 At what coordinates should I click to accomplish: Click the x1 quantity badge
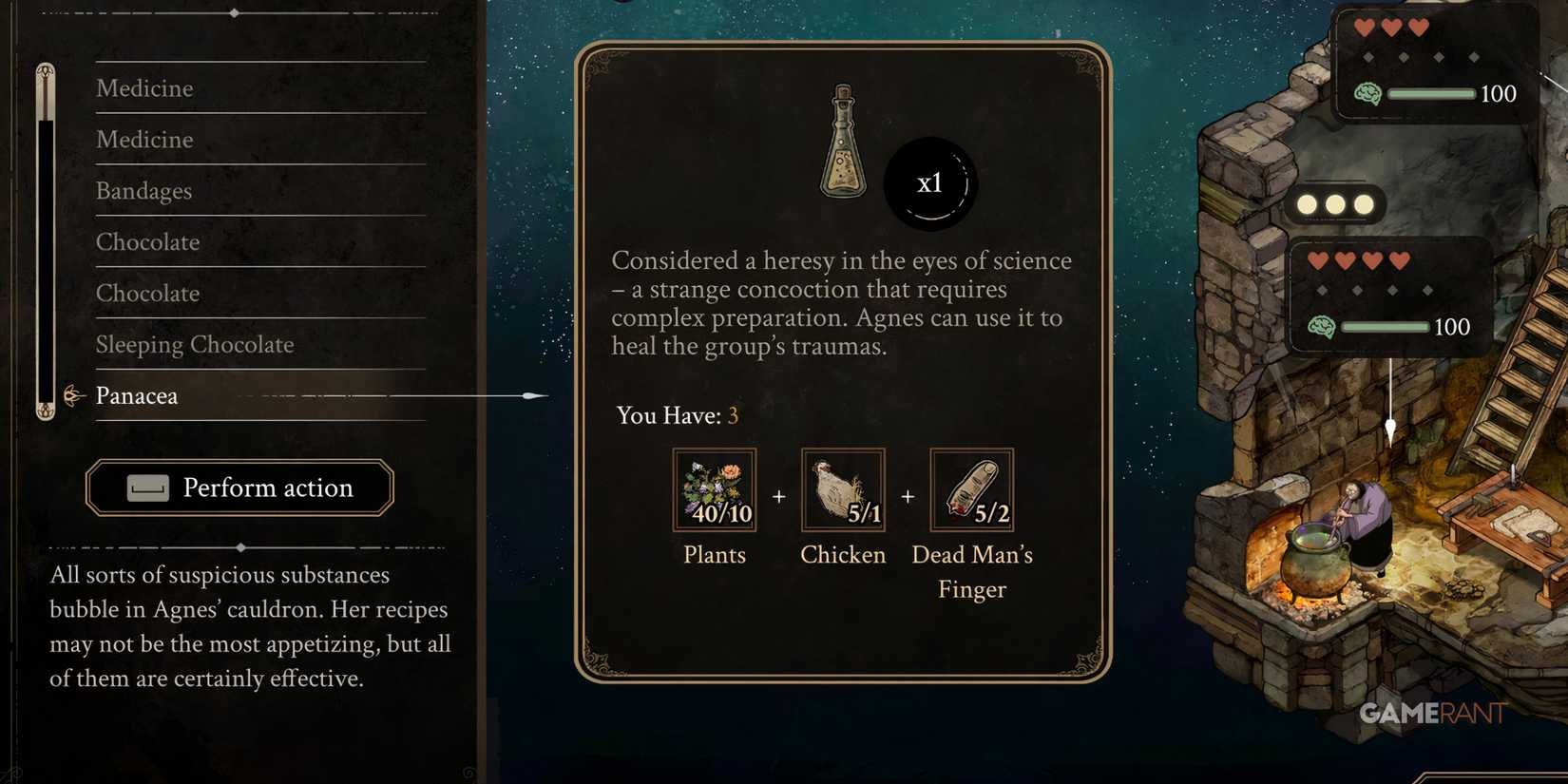tap(930, 183)
